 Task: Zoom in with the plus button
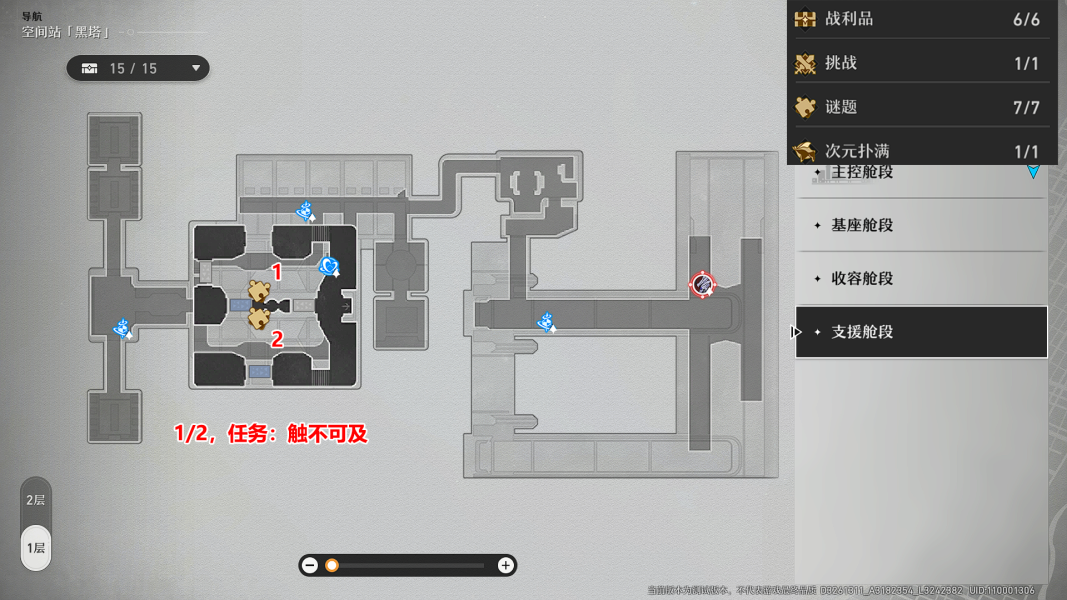point(506,566)
